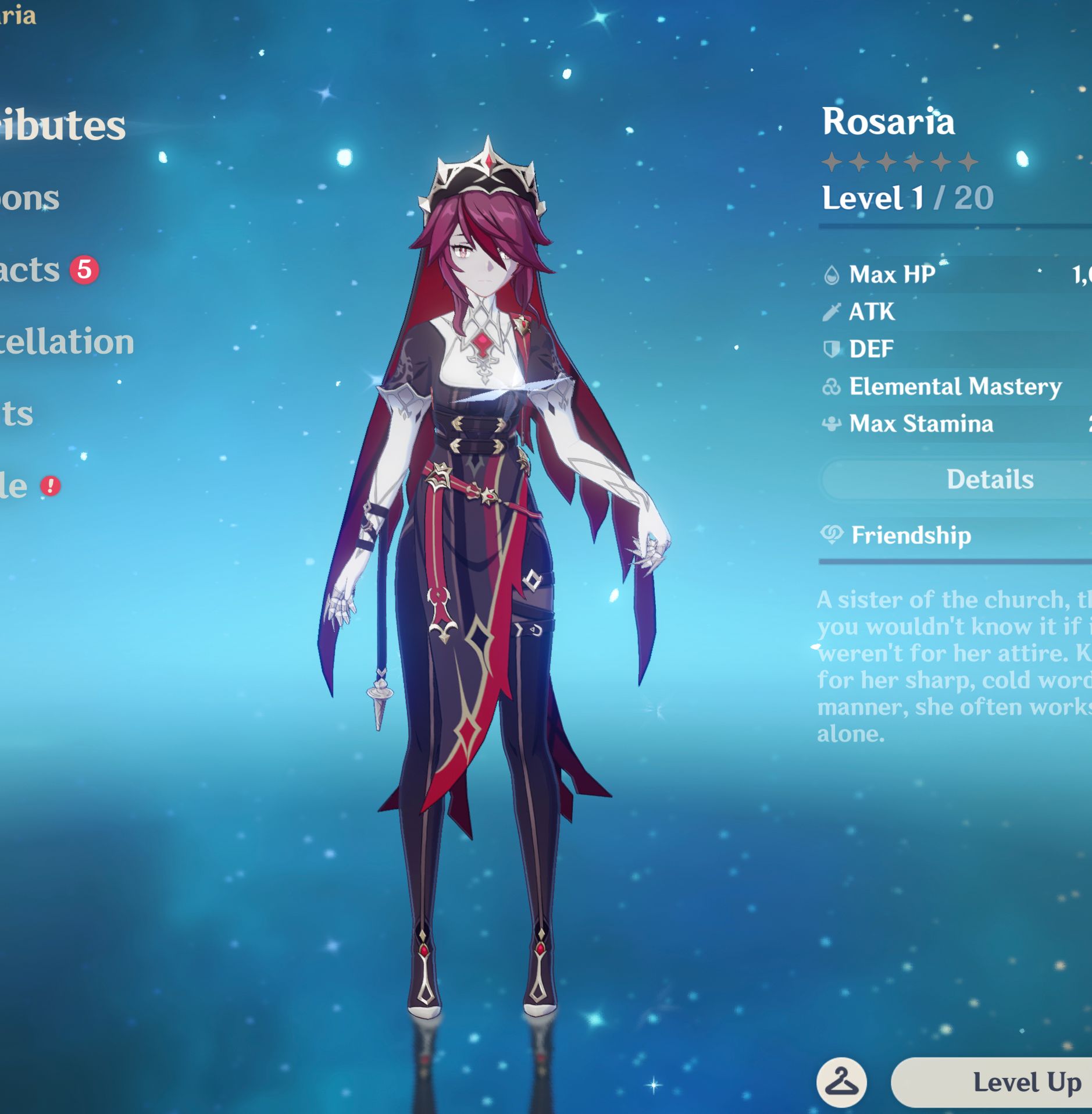
Task: Select the ATK sword icon
Action: [x=830, y=312]
